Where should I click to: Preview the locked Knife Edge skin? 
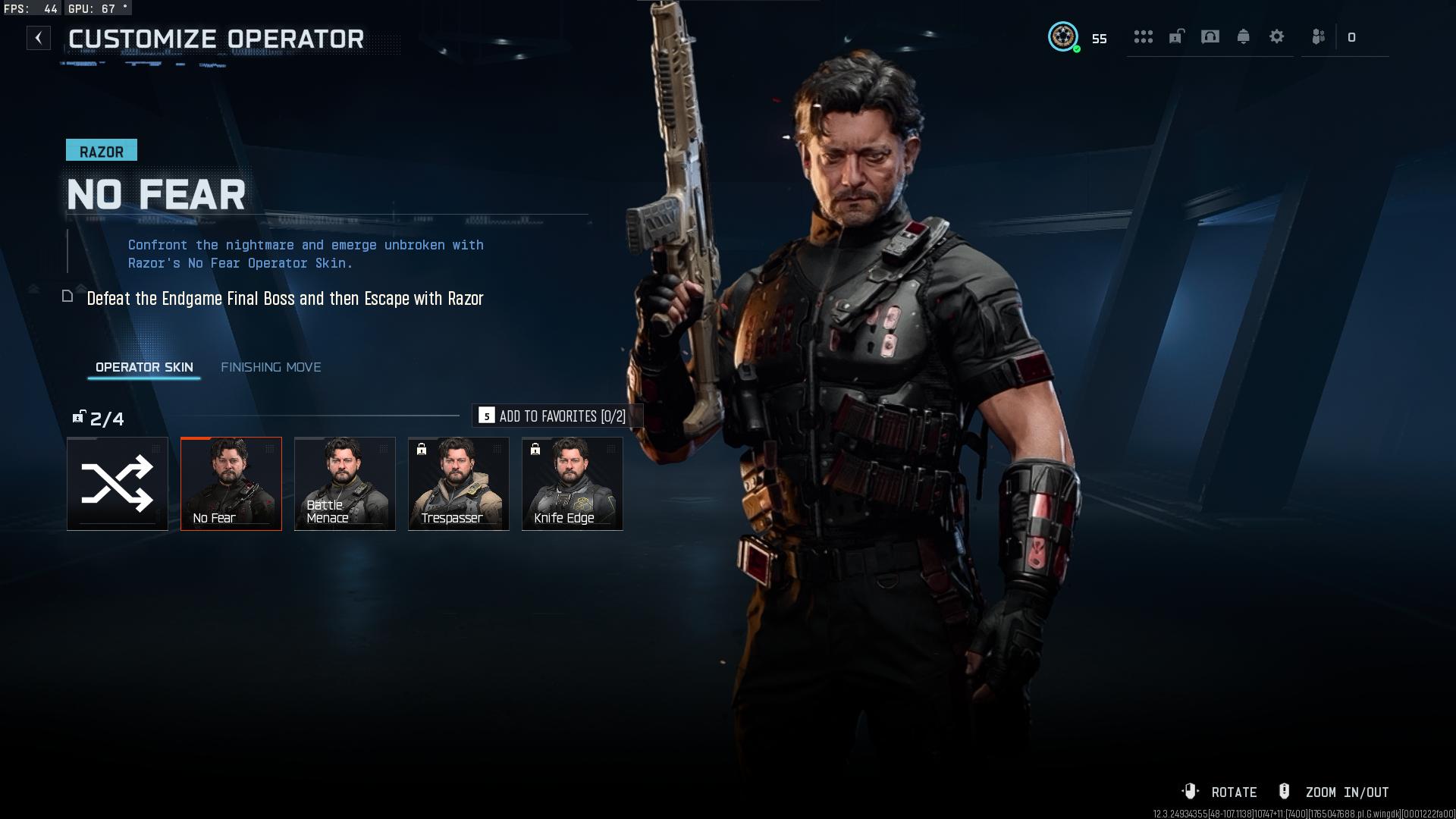tap(573, 484)
